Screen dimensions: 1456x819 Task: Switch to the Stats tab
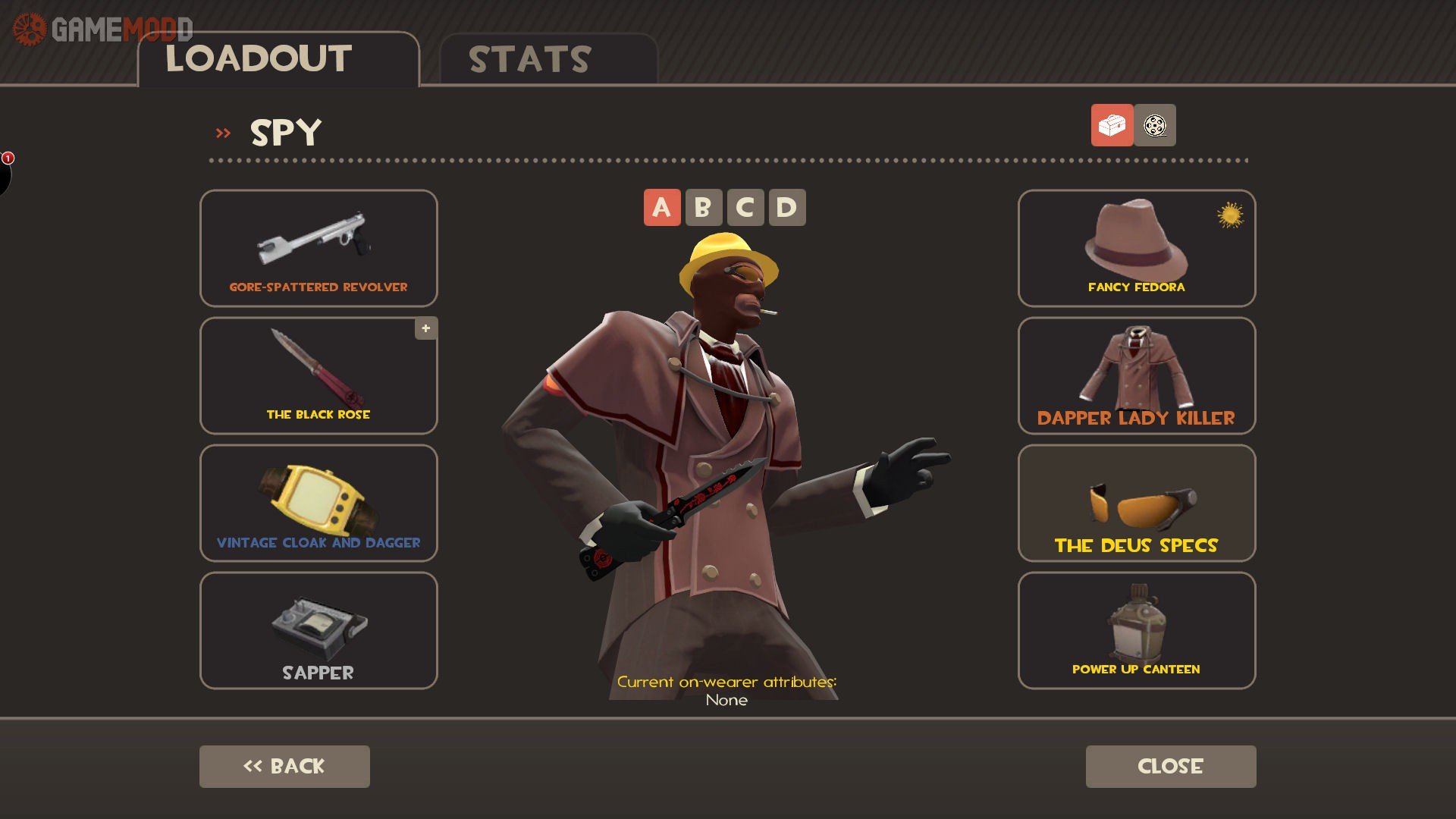coord(548,59)
